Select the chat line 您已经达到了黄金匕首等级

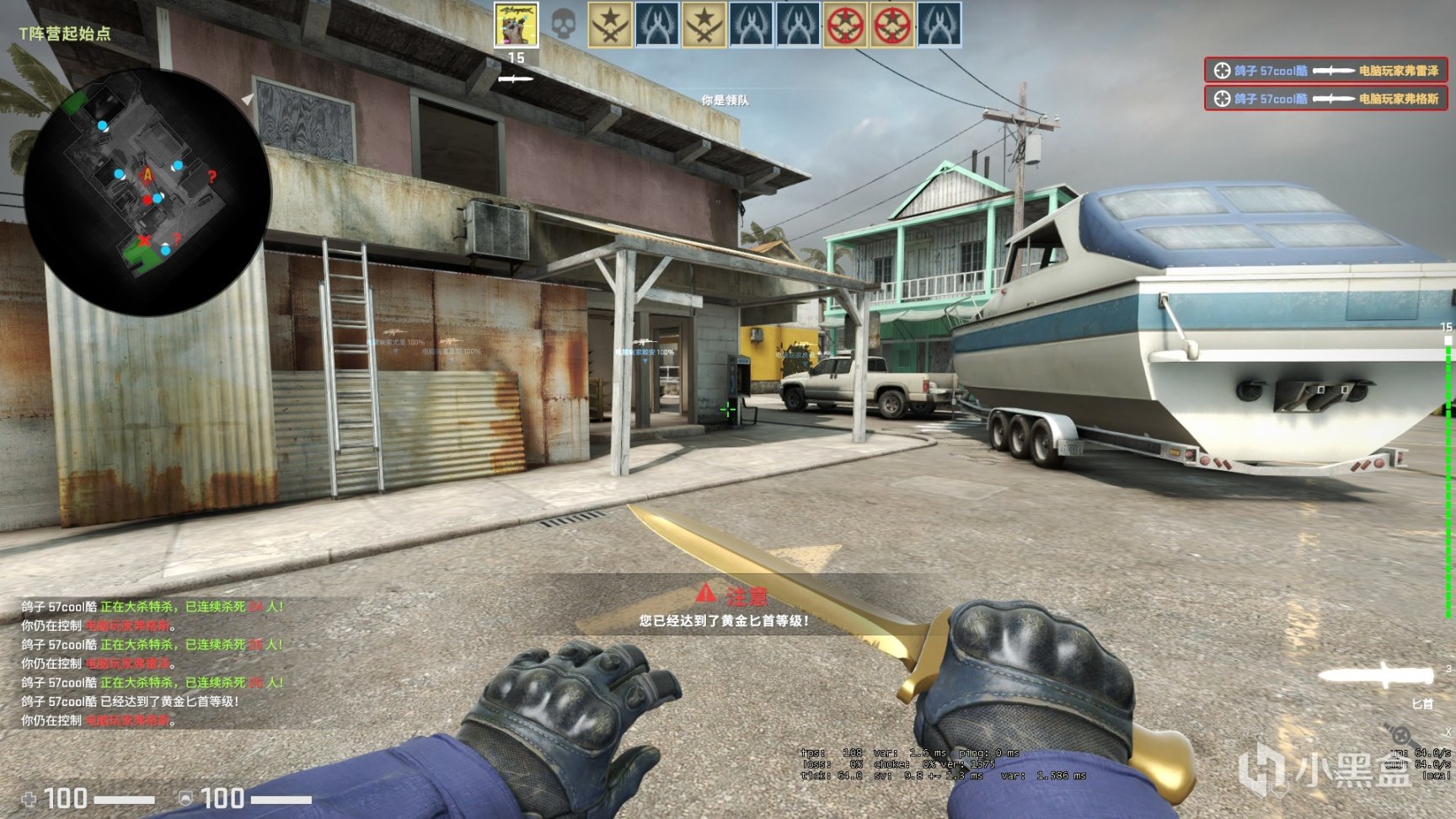(723, 621)
